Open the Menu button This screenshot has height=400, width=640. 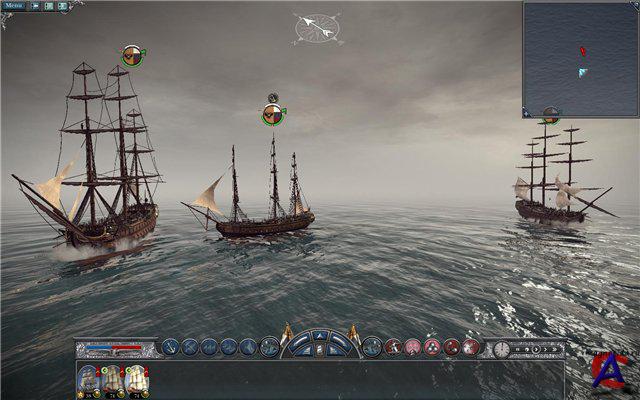click(x=13, y=6)
